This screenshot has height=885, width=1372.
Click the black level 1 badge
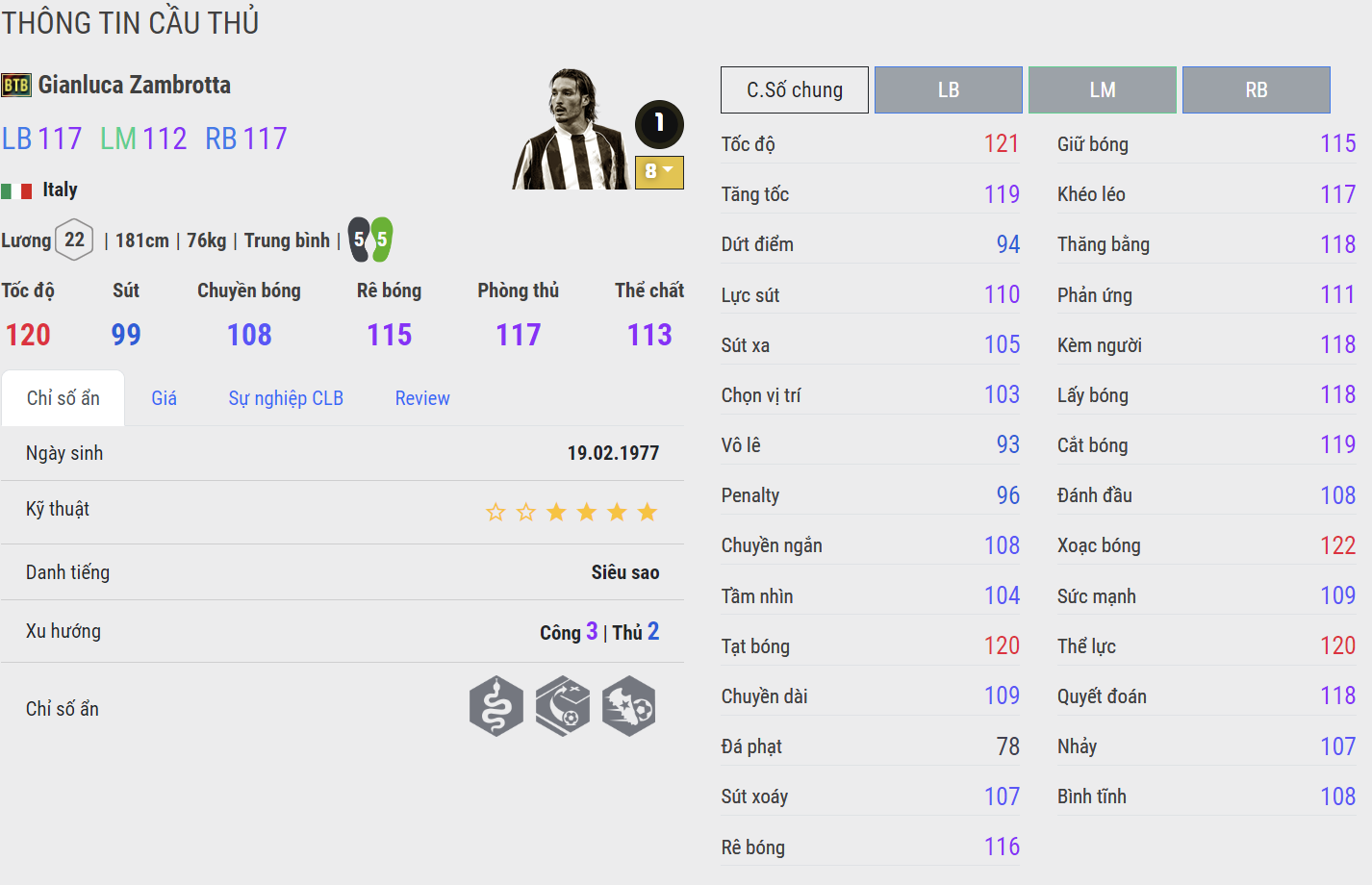click(659, 123)
